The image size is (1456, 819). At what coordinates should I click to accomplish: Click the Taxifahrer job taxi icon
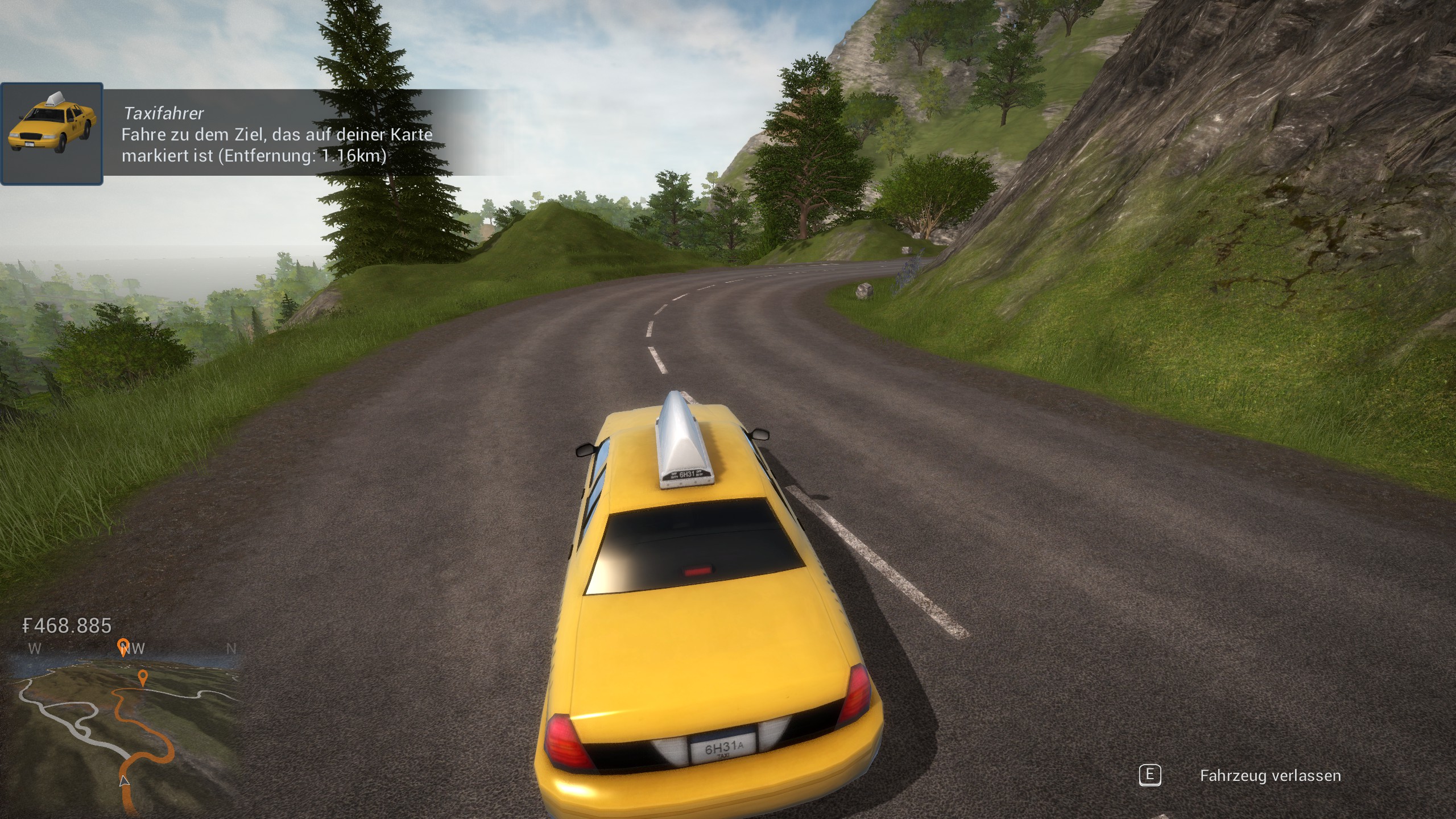52,134
